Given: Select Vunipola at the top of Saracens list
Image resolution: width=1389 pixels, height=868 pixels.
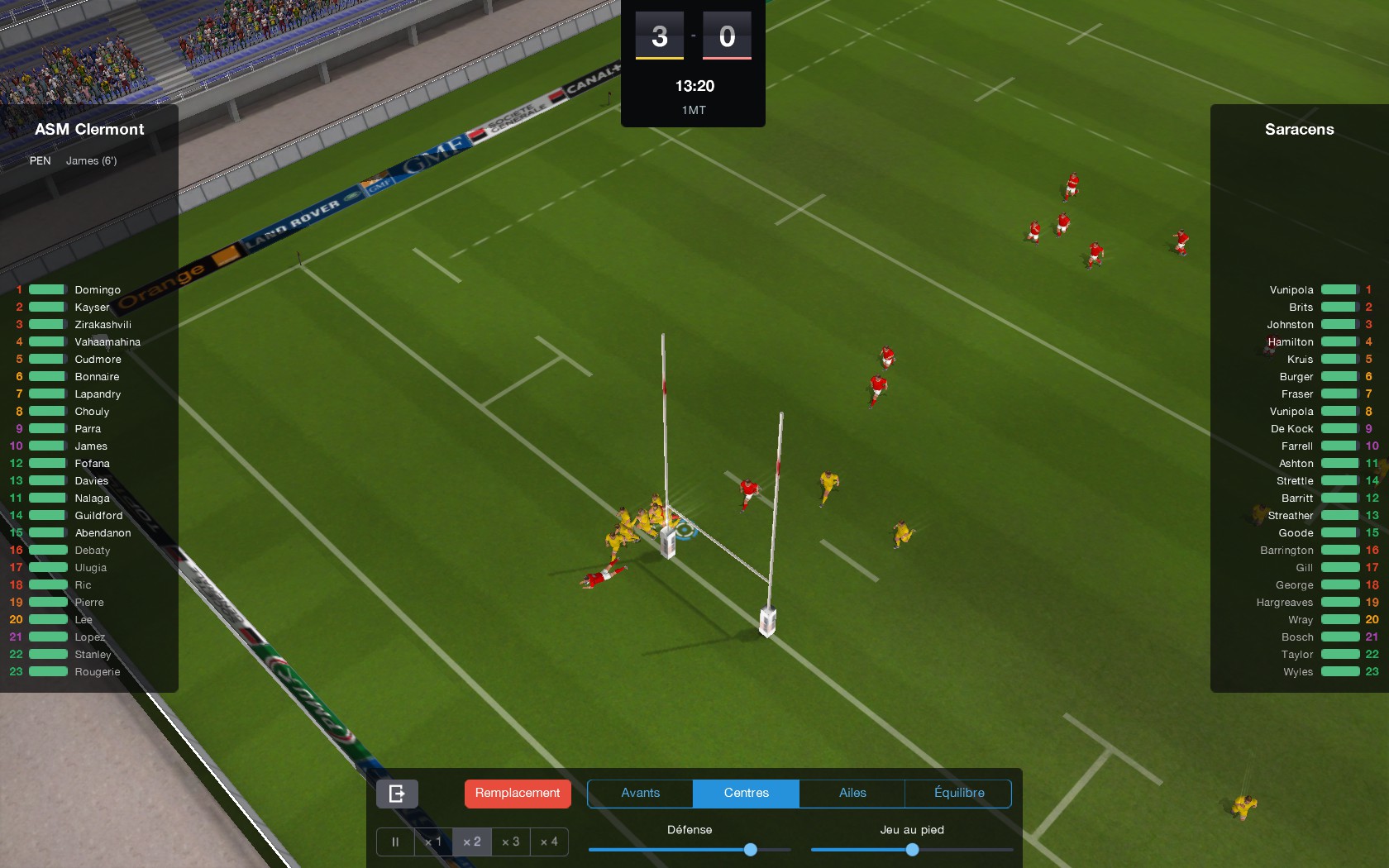Looking at the screenshot, I should click(1291, 289).
